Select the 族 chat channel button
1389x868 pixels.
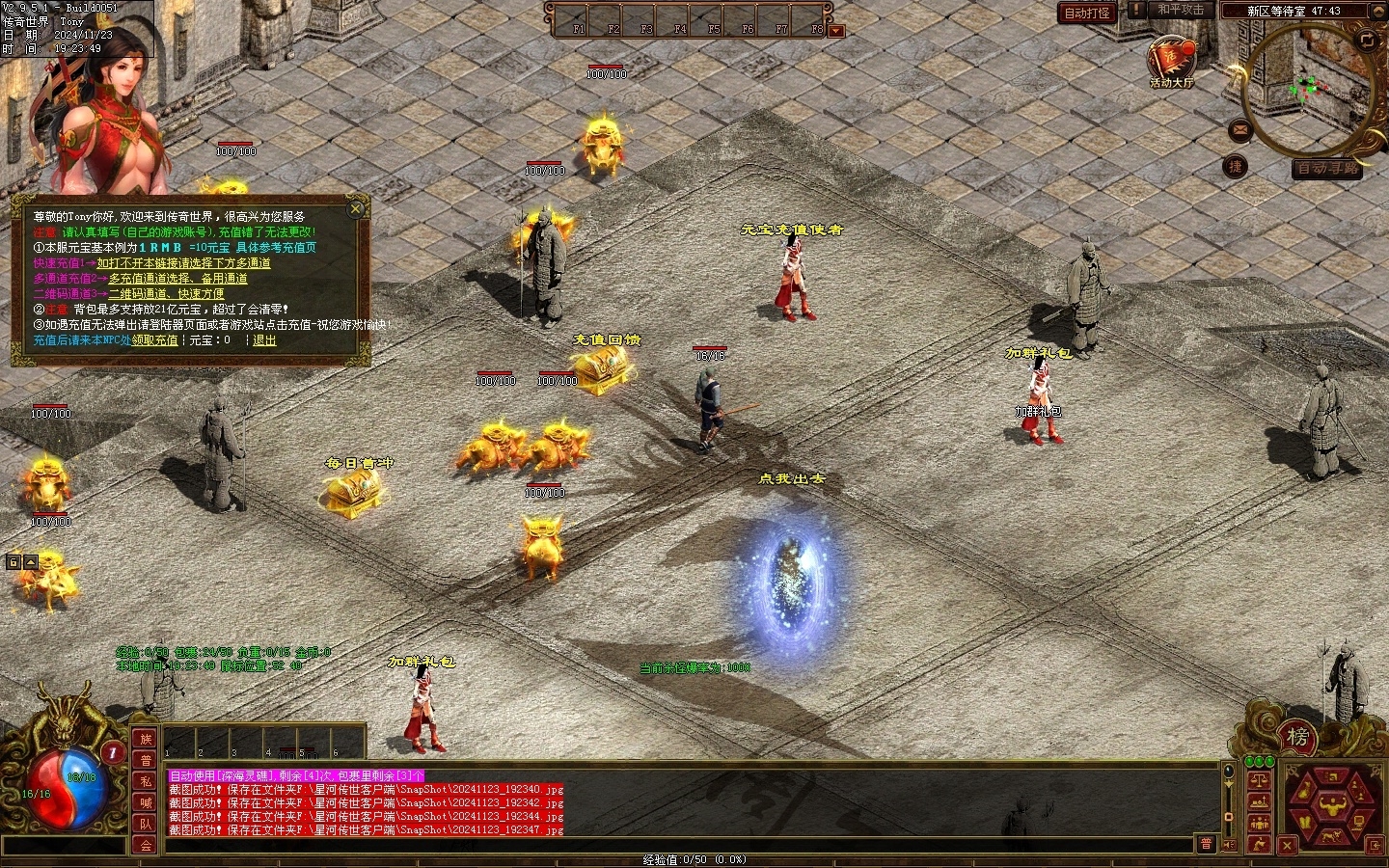146,739
